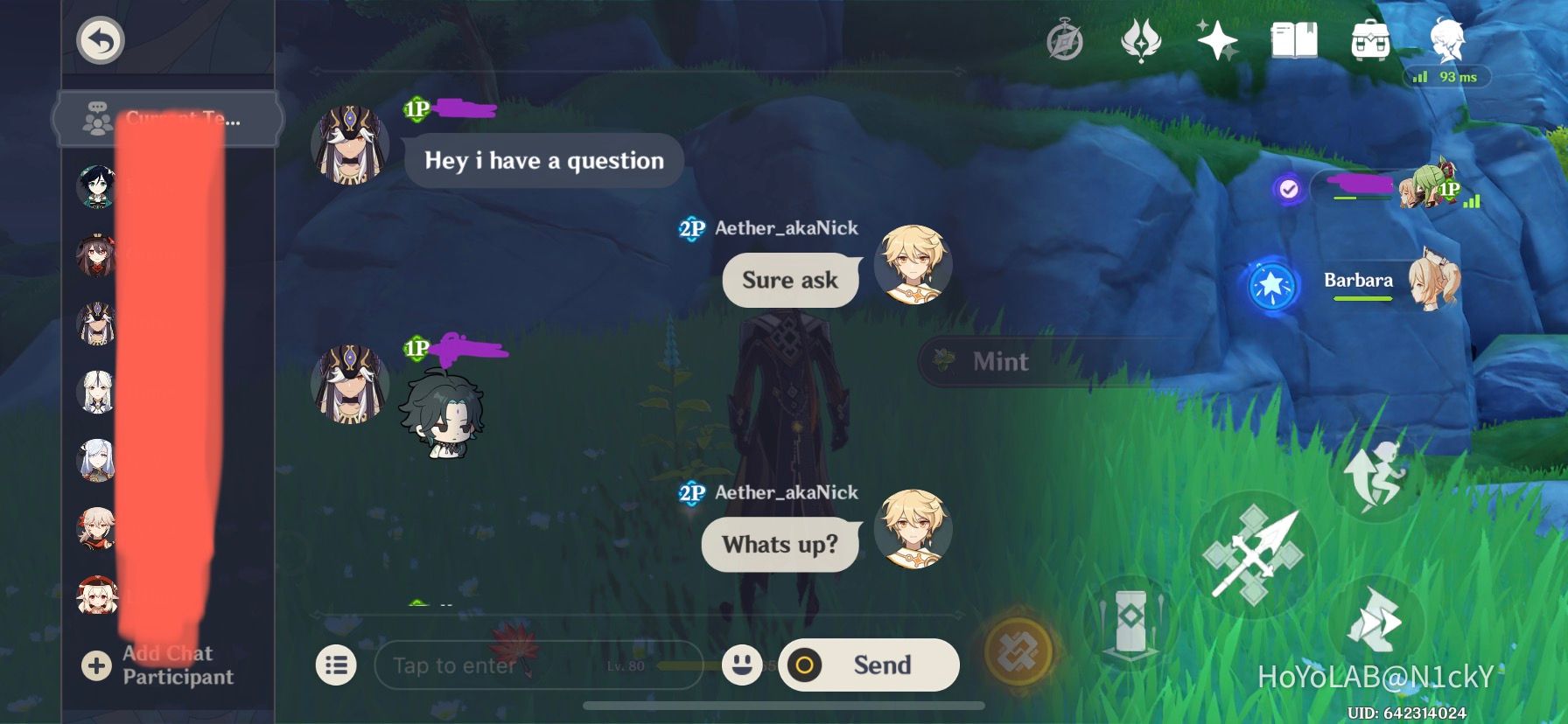This screenshot has width=1568, height=724.
Task: Tap the blue checkmark above the player nameplate
Action: pos(1286,186)
